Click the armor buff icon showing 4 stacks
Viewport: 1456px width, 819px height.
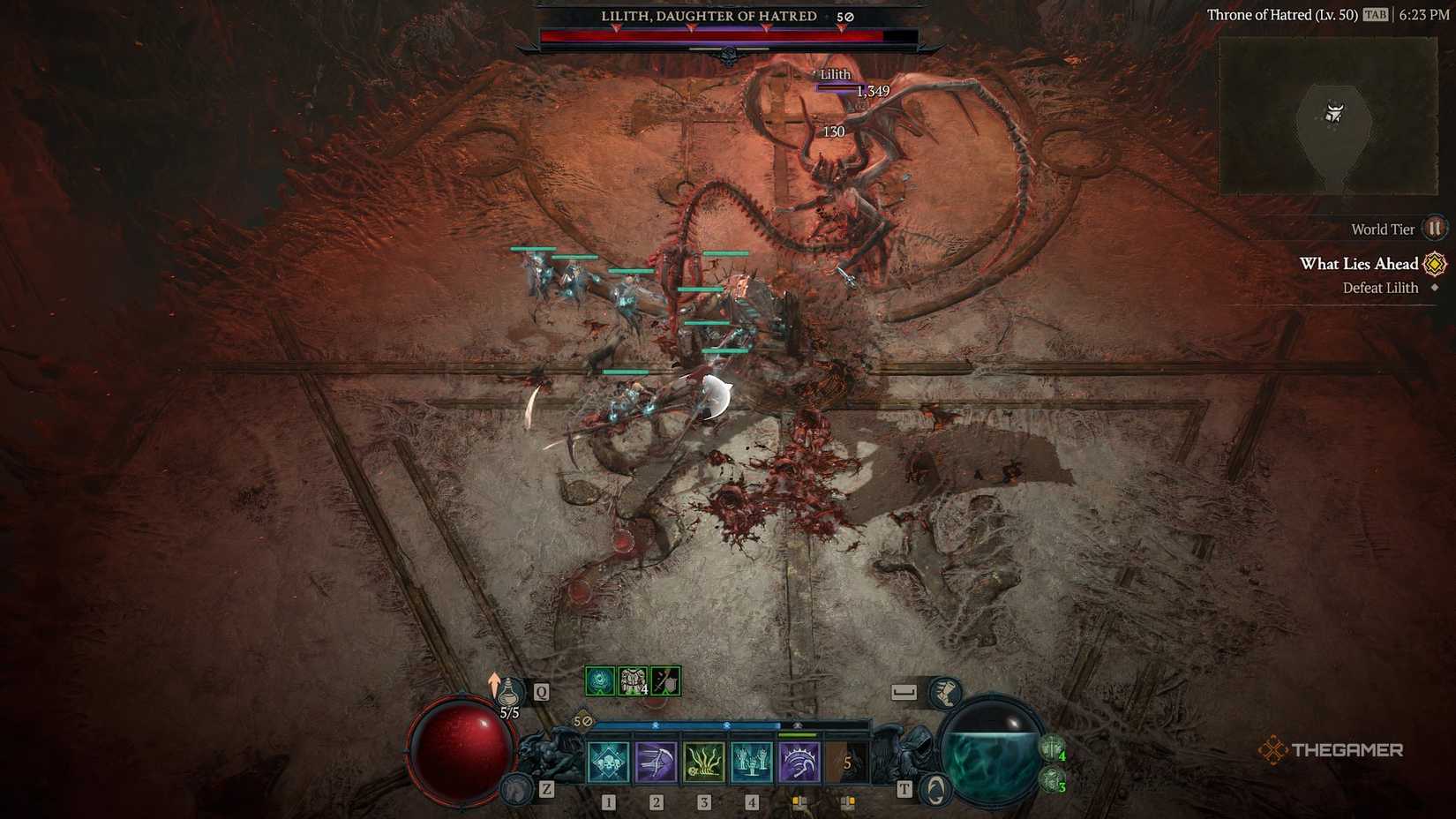(x=632, y=680)
